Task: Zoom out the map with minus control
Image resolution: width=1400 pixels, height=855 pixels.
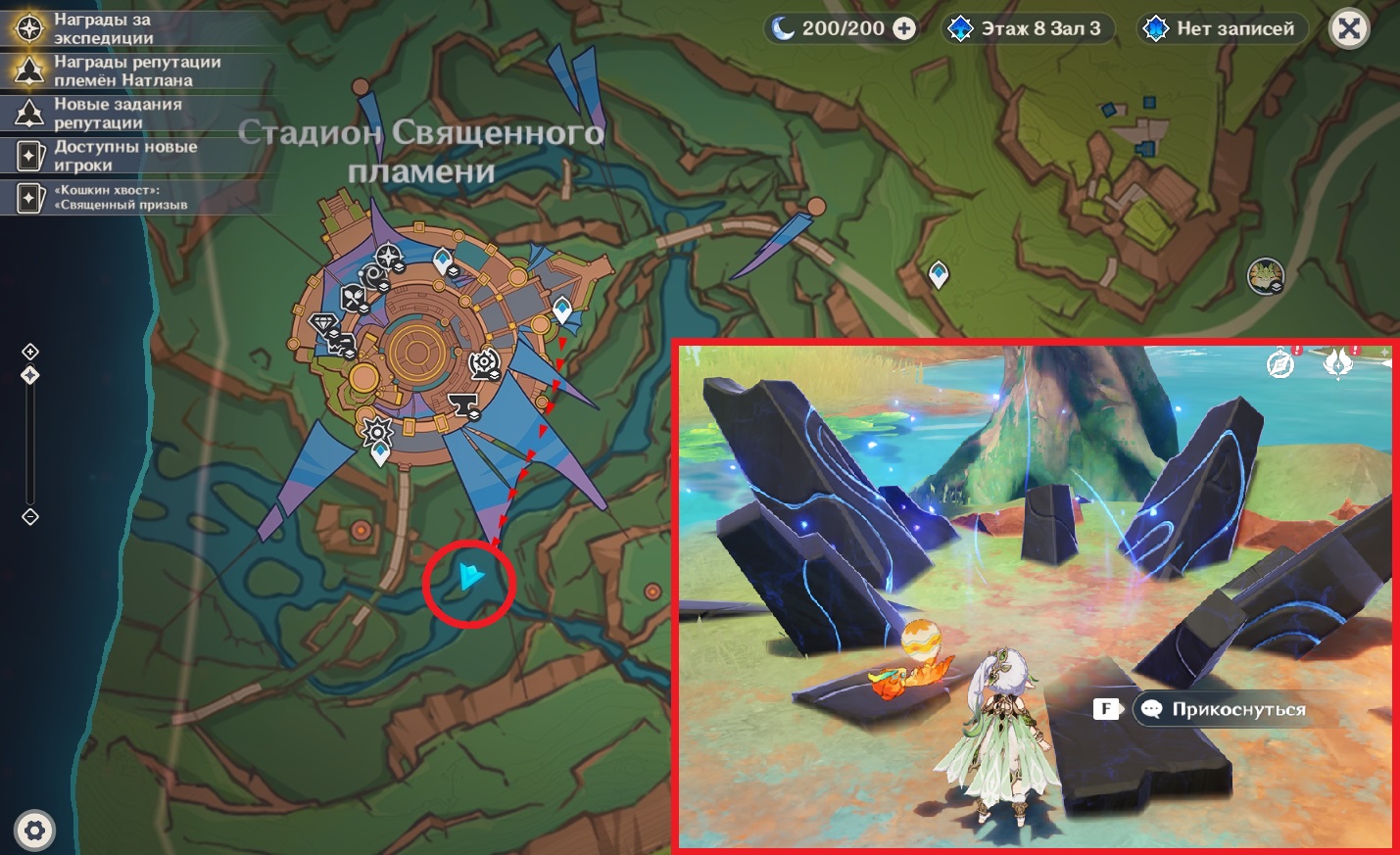Action: (30, 516)
